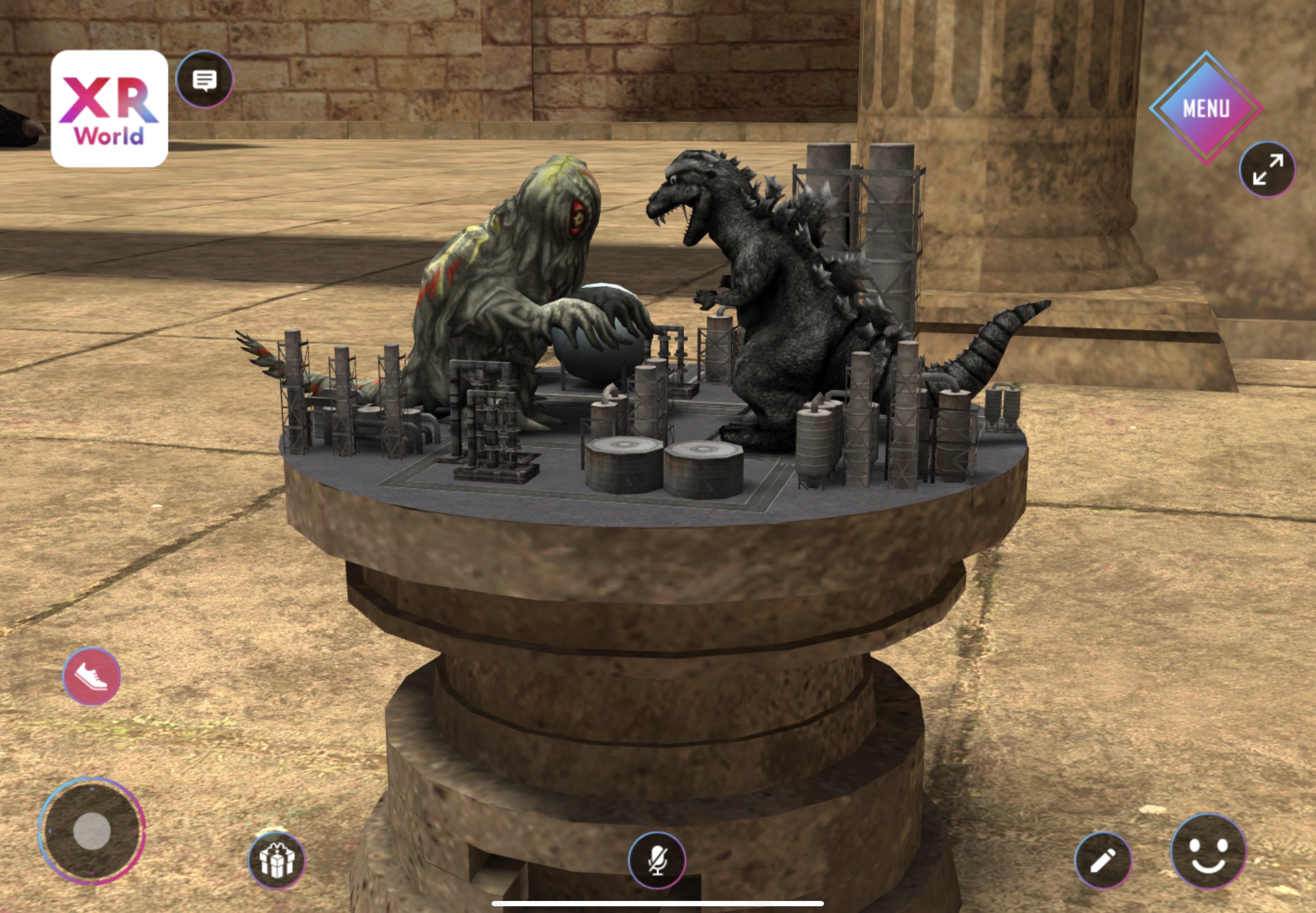
Task: Tap the XR World logo
Action: (x=109, y=108)
